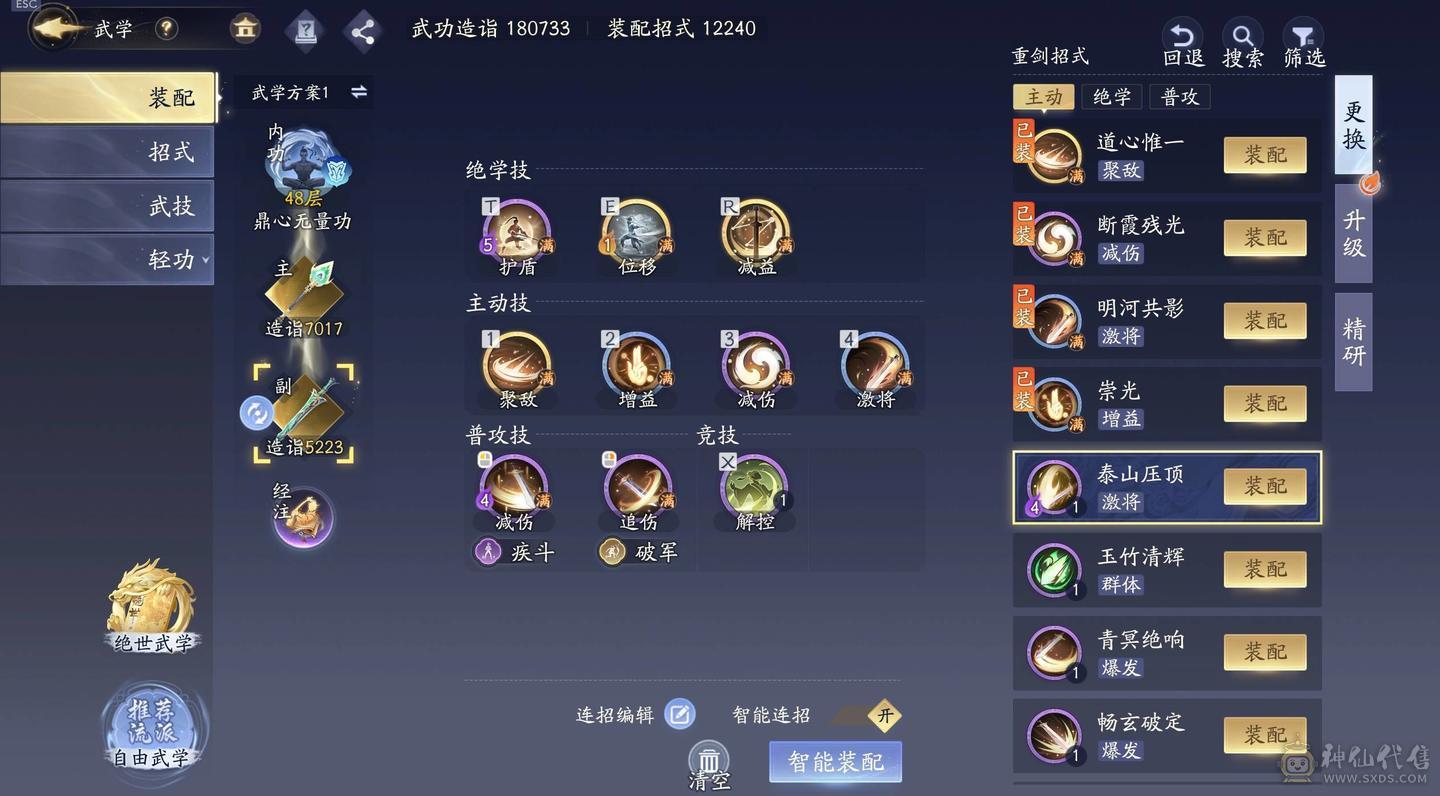Select the 护盾 skill in slot T

point(515,237)
